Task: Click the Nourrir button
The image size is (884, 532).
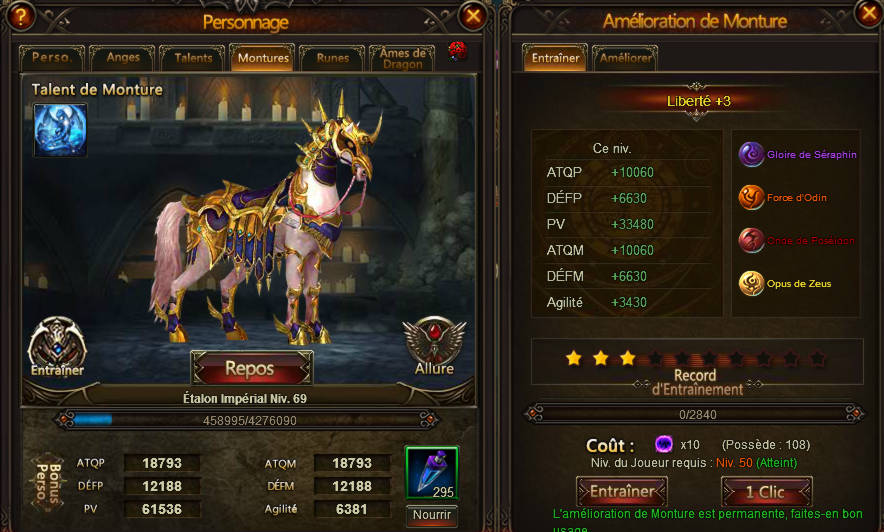Action: click(x=432, y=516)
